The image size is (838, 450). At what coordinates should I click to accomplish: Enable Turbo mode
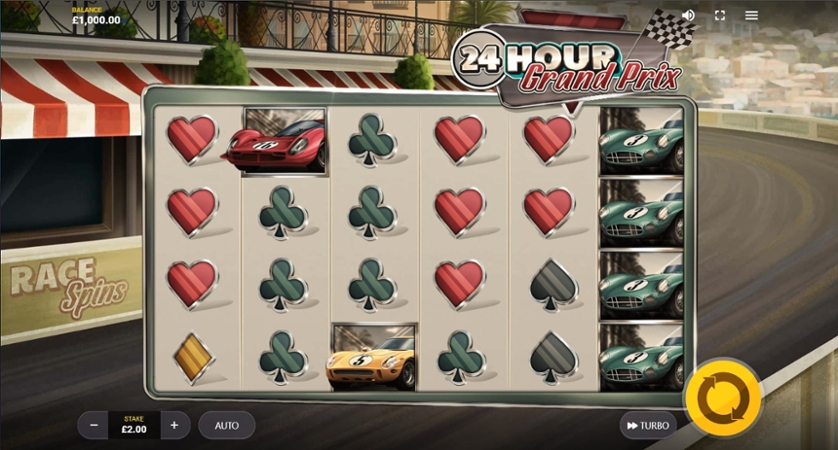[x=647, y=425]
